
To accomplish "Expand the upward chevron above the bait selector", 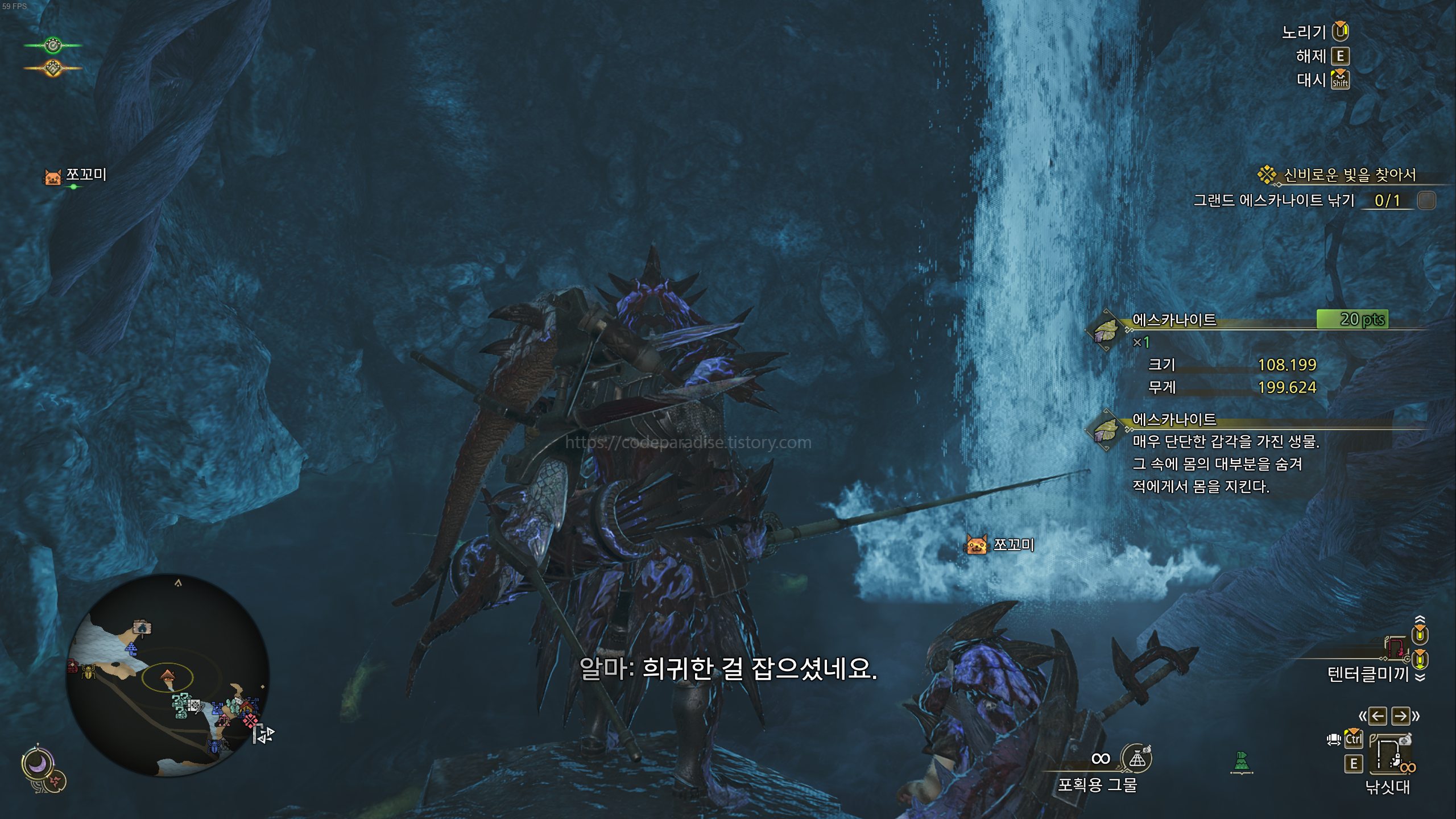I will pyautogui.click(x=1420, y=619).
